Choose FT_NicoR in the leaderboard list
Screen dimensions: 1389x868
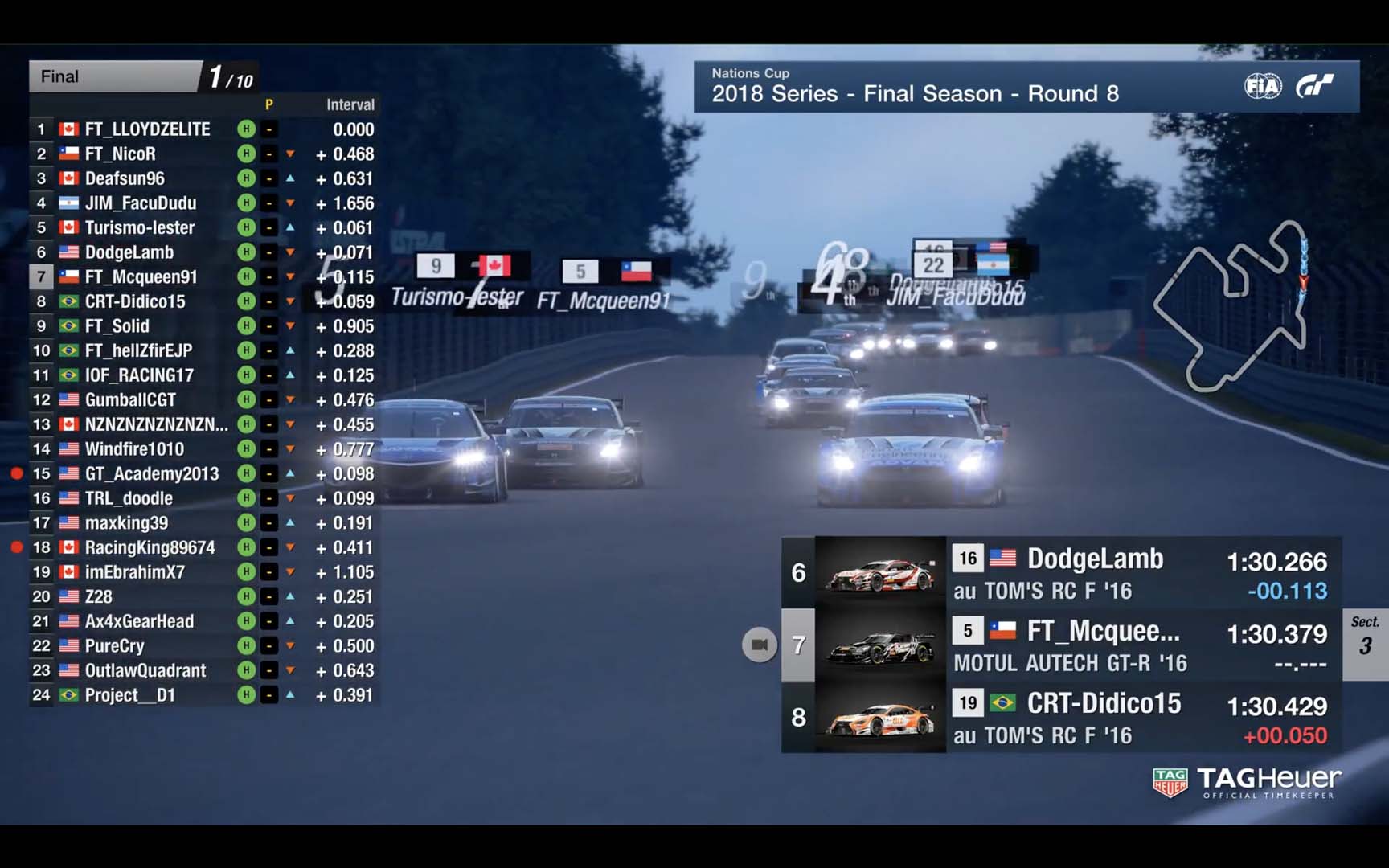121,154
